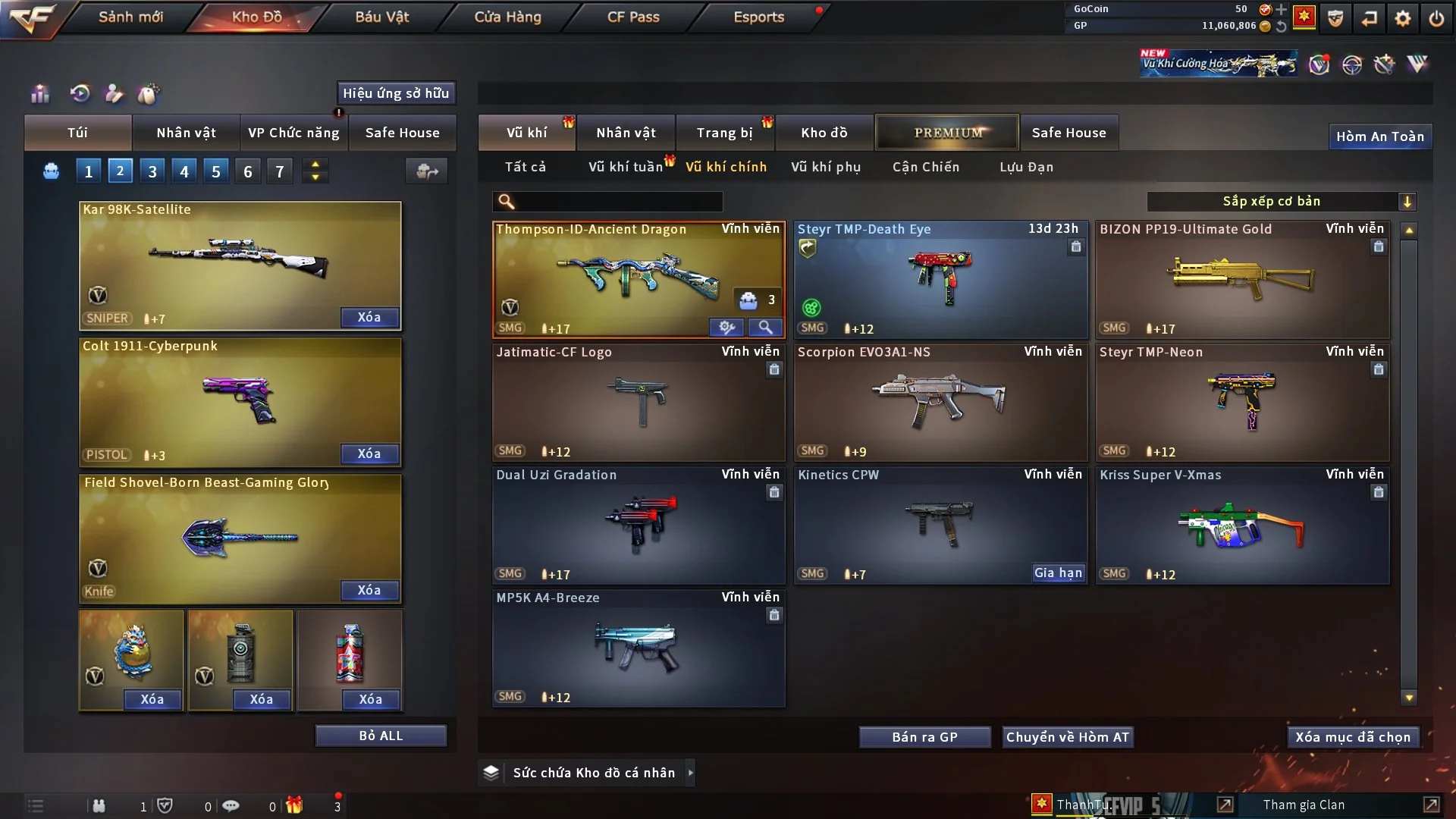The width and height of the screenshot is (1456, 819).
Task: Move the item with Chuyển về Hòm AT
Action: coord(1067,737)
